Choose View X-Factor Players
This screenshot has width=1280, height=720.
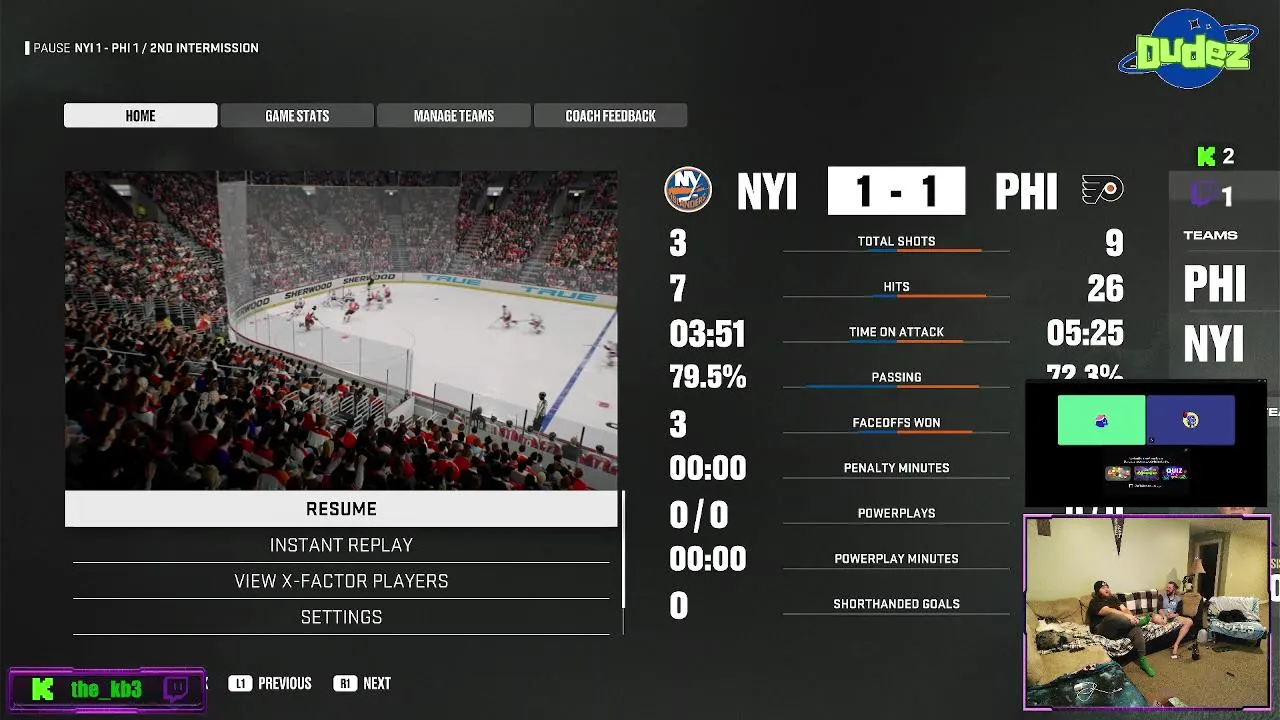(341, 581)
